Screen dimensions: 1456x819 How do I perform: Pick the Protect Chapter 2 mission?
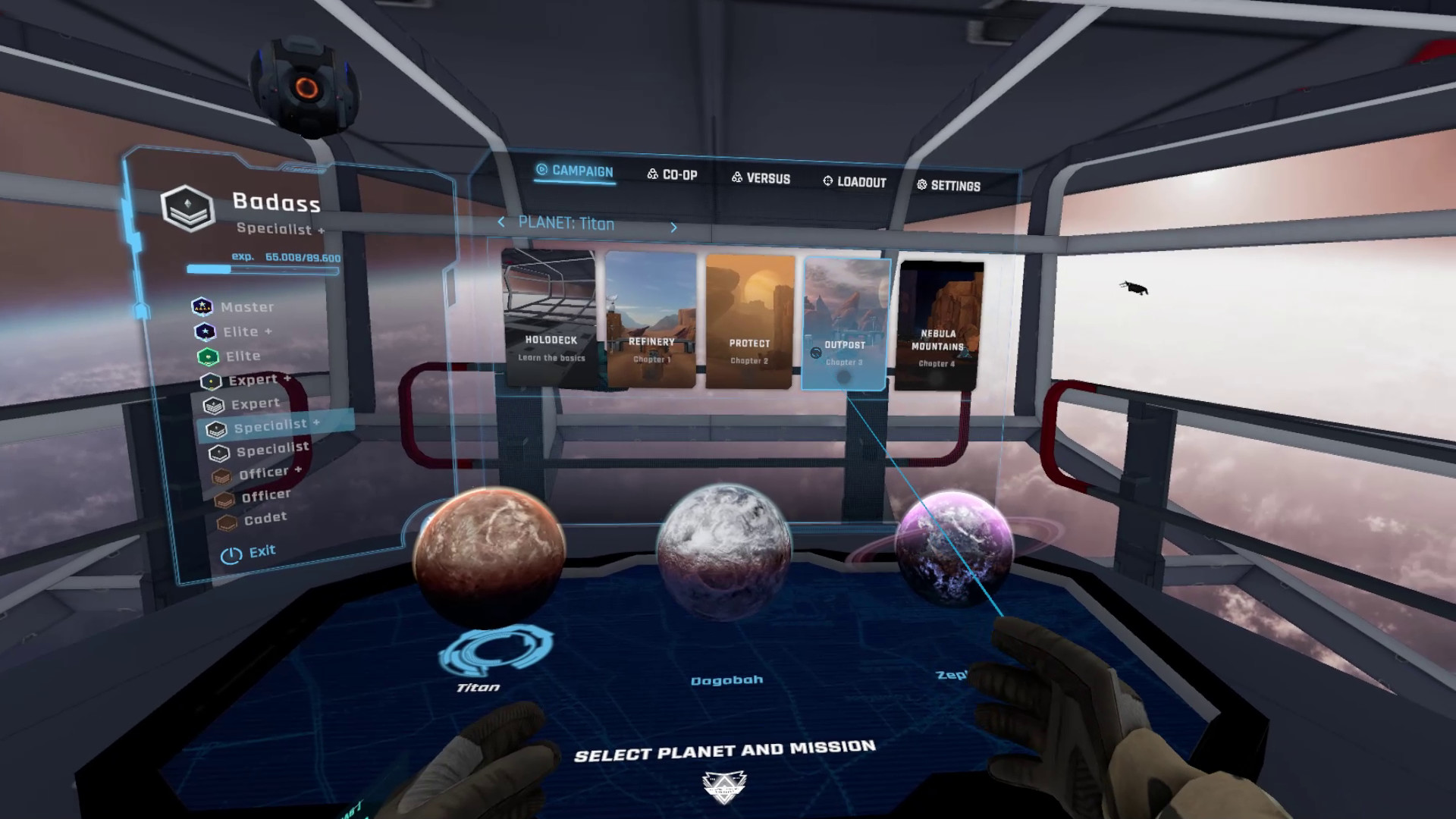749,322
